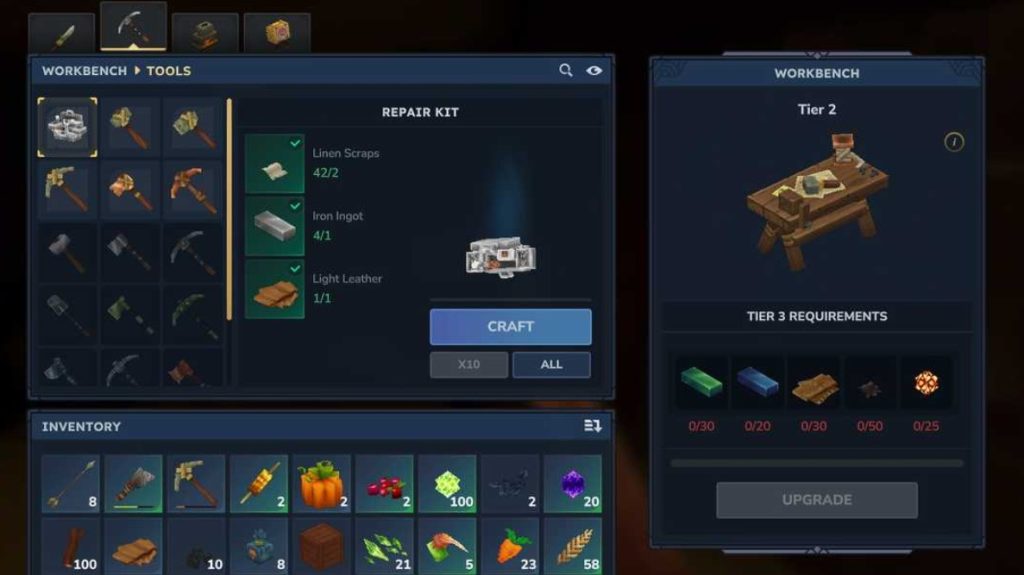
Task: Choose the ALL crafting quantity button
Action: (x=551, y=365)
